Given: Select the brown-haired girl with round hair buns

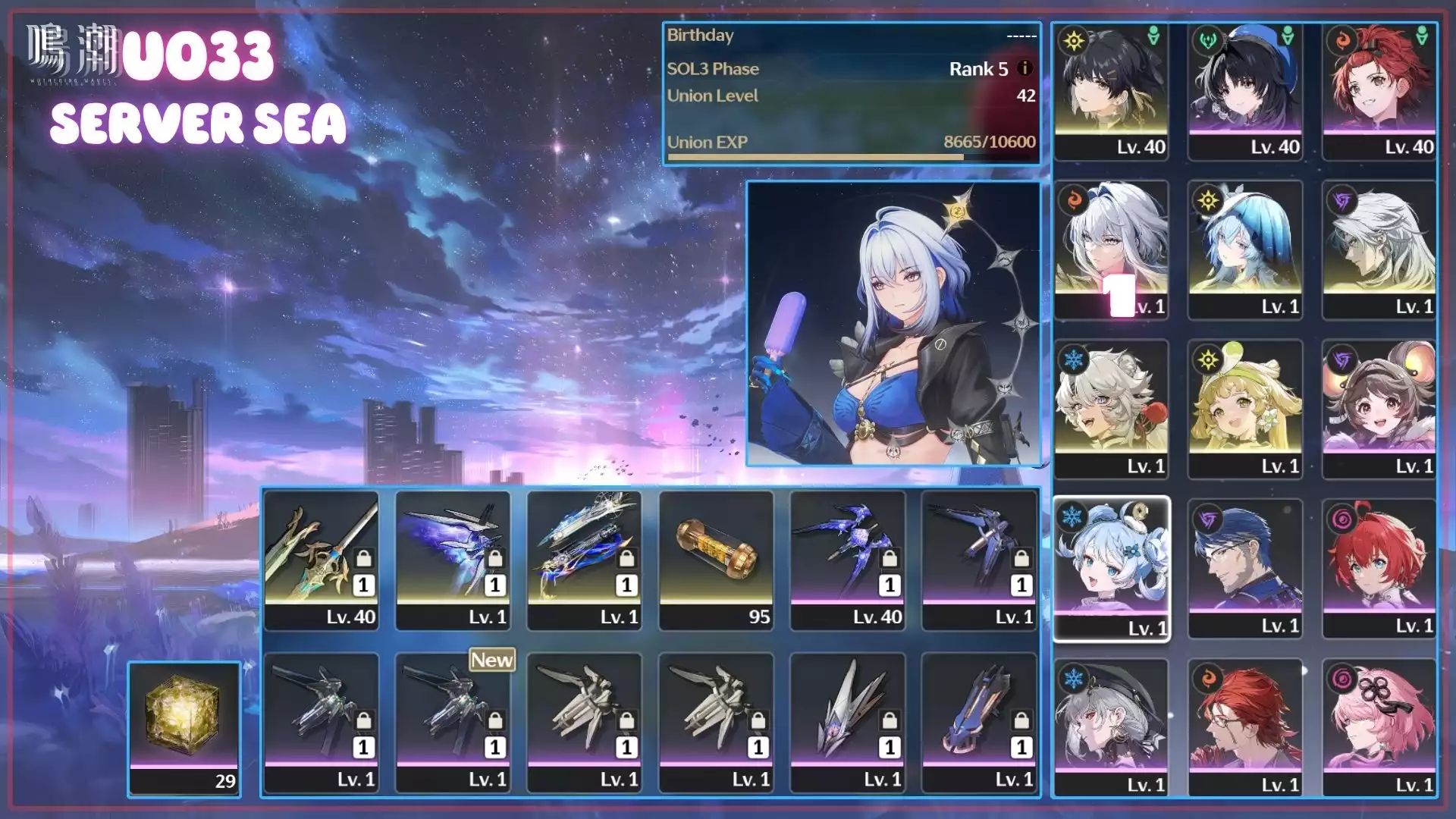Looking at the screenshot, I should 1379,409.
